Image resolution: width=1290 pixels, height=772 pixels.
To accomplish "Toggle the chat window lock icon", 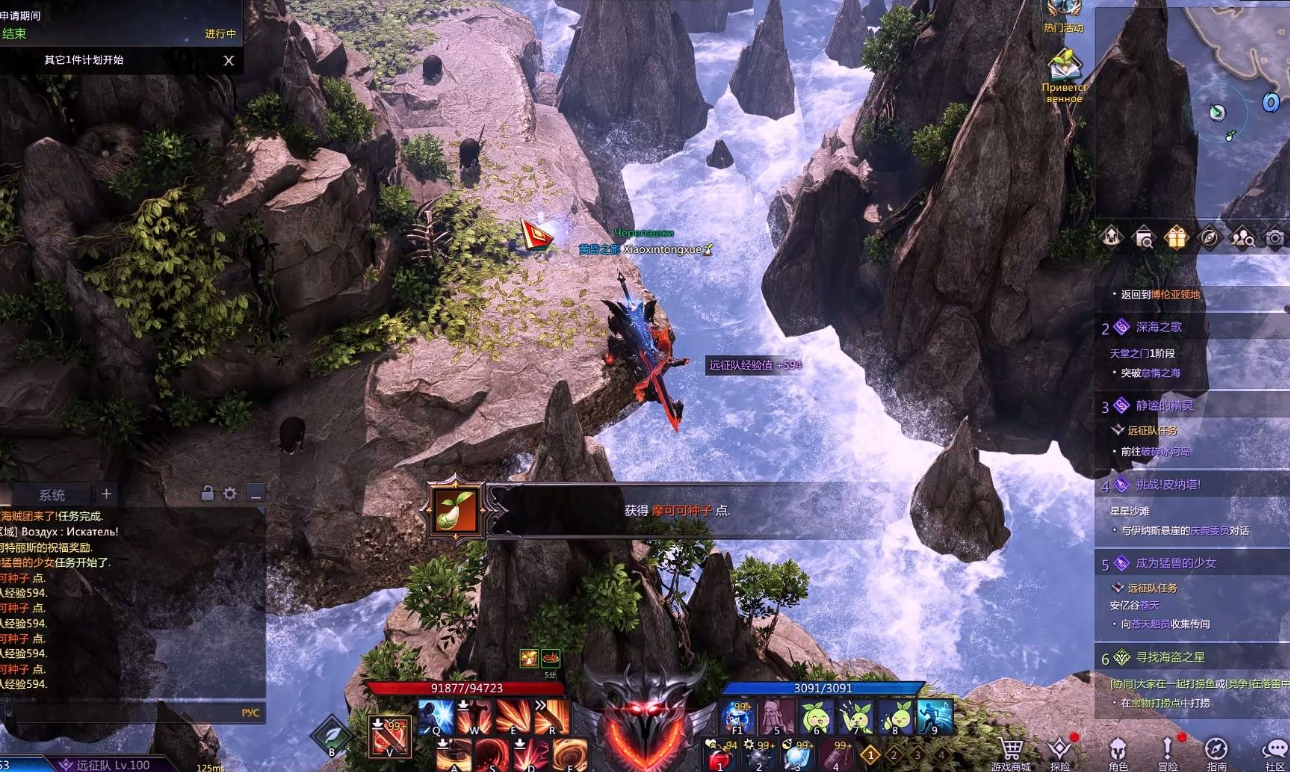I will tap(207, 493).
